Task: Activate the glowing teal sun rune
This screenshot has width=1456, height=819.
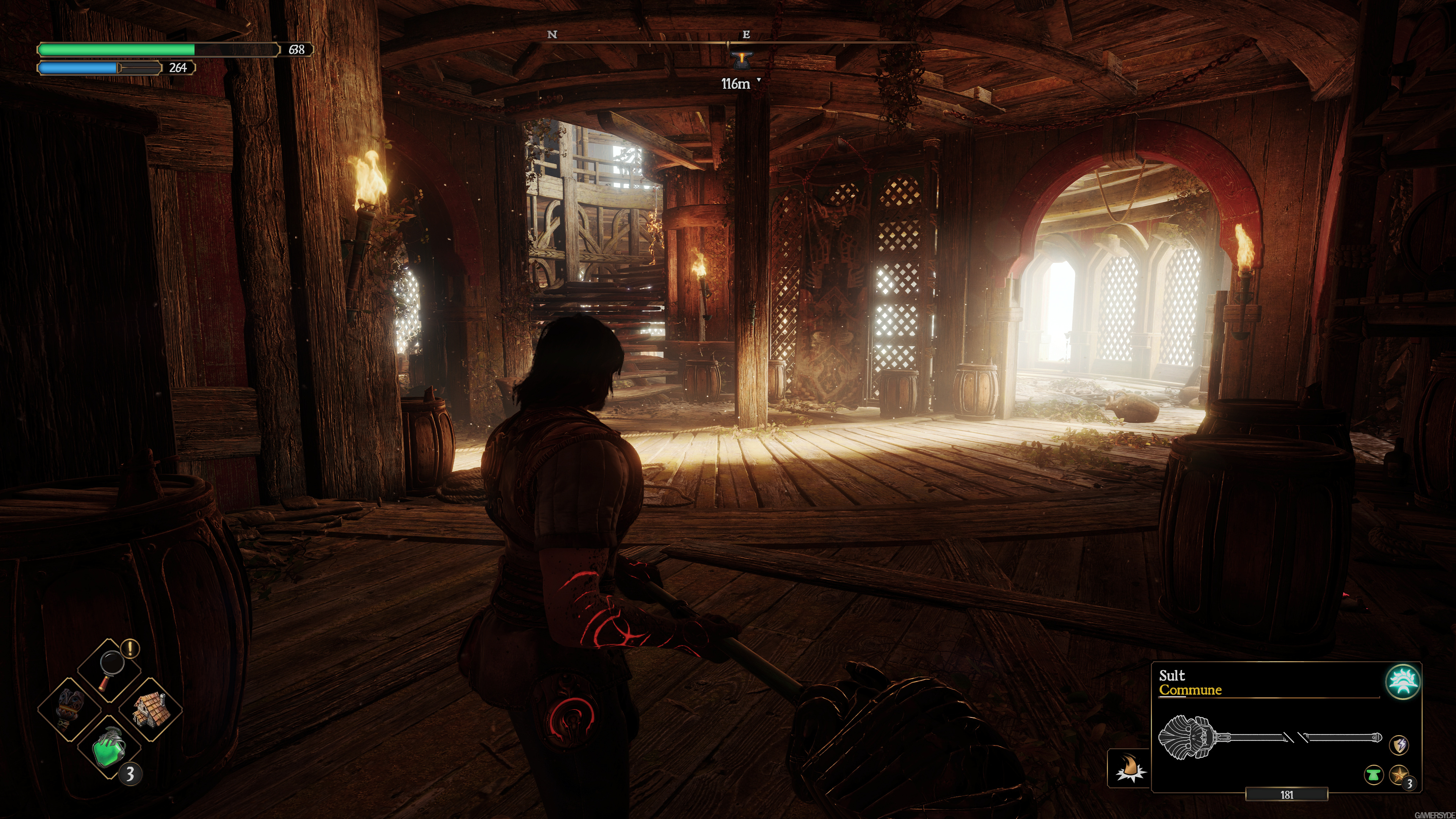Action: pyautogui.click(x=1403, y=682)
